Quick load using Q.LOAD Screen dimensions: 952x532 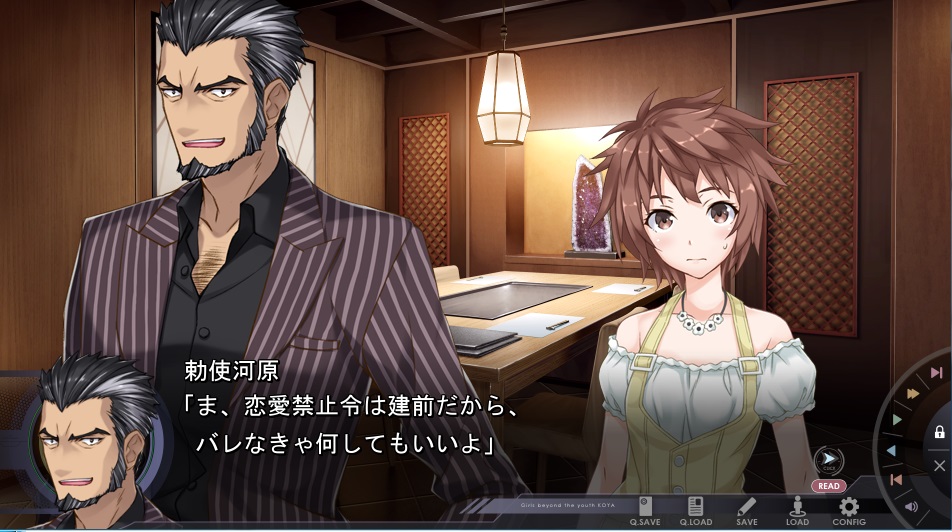[696, 510]
